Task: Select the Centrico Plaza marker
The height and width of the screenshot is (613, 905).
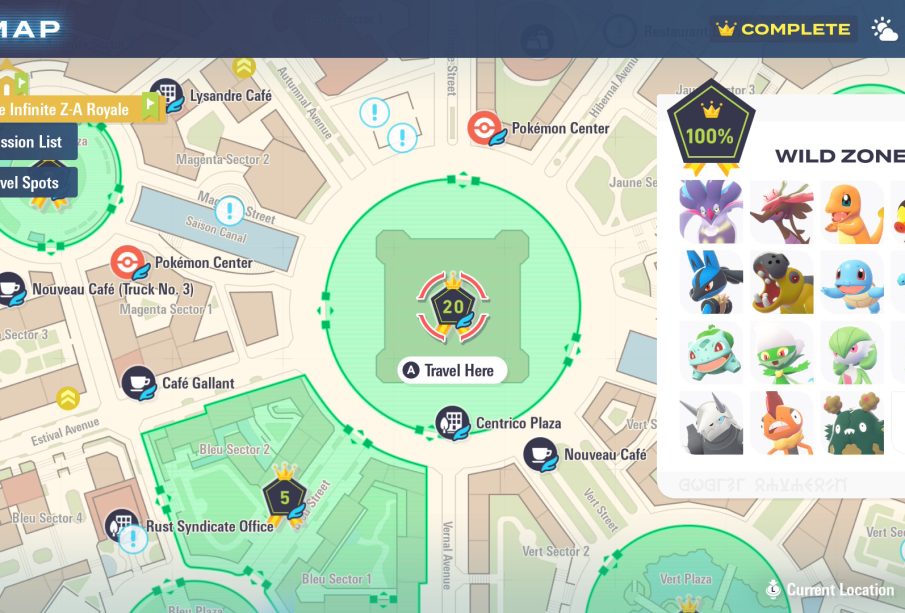Action: [x=452, y=423]
